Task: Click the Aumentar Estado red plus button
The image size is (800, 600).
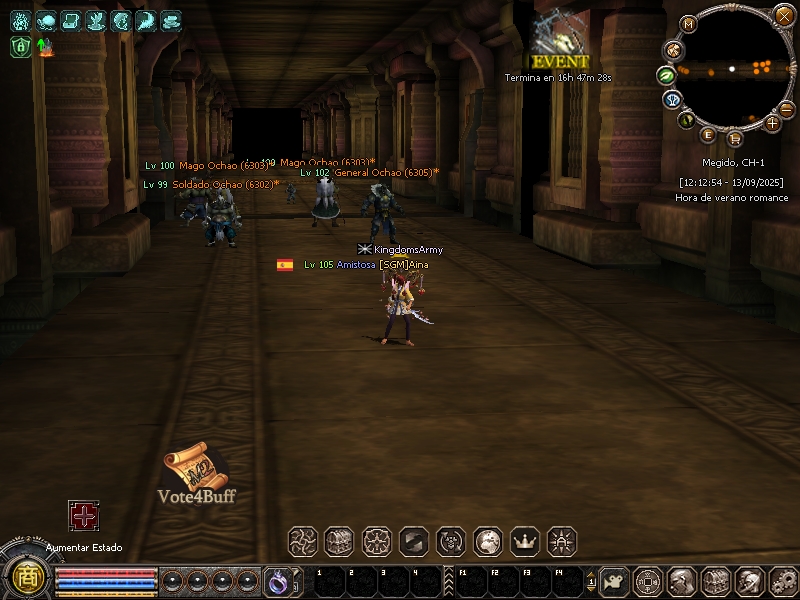Action: (84, 516)
